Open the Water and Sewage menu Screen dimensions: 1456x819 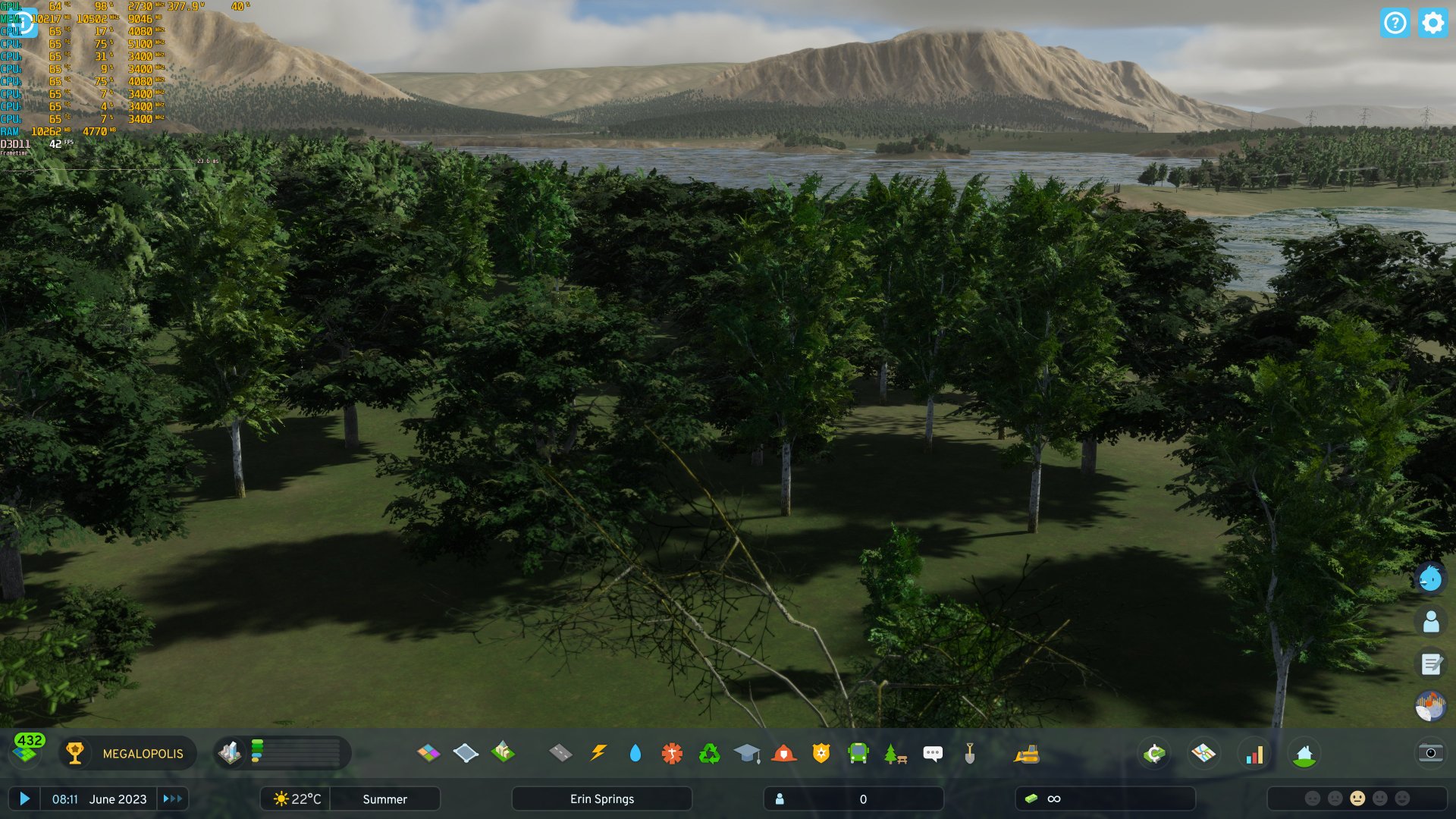click(x=635, y=753)
